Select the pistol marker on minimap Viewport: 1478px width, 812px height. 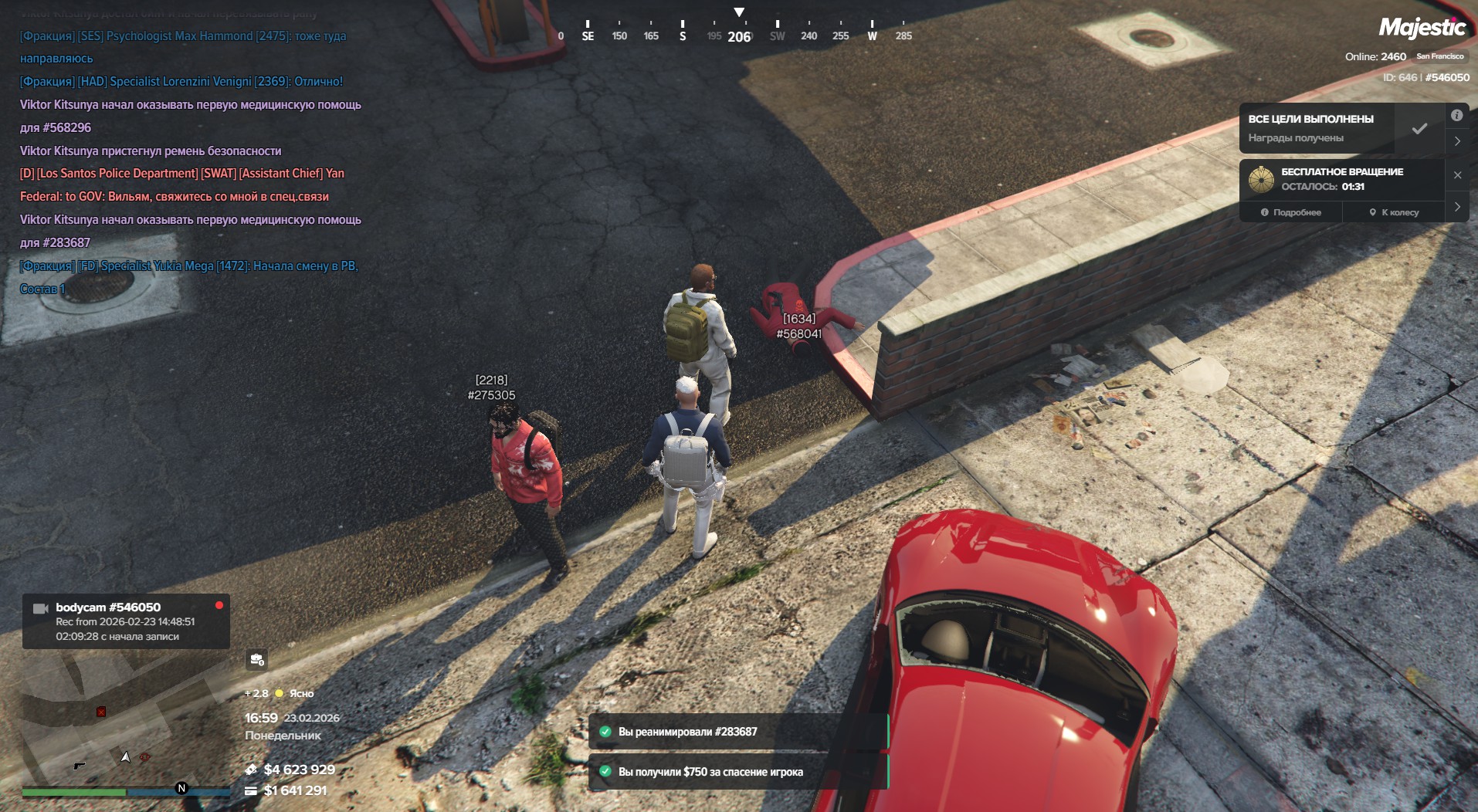click(x=79, y=765)
